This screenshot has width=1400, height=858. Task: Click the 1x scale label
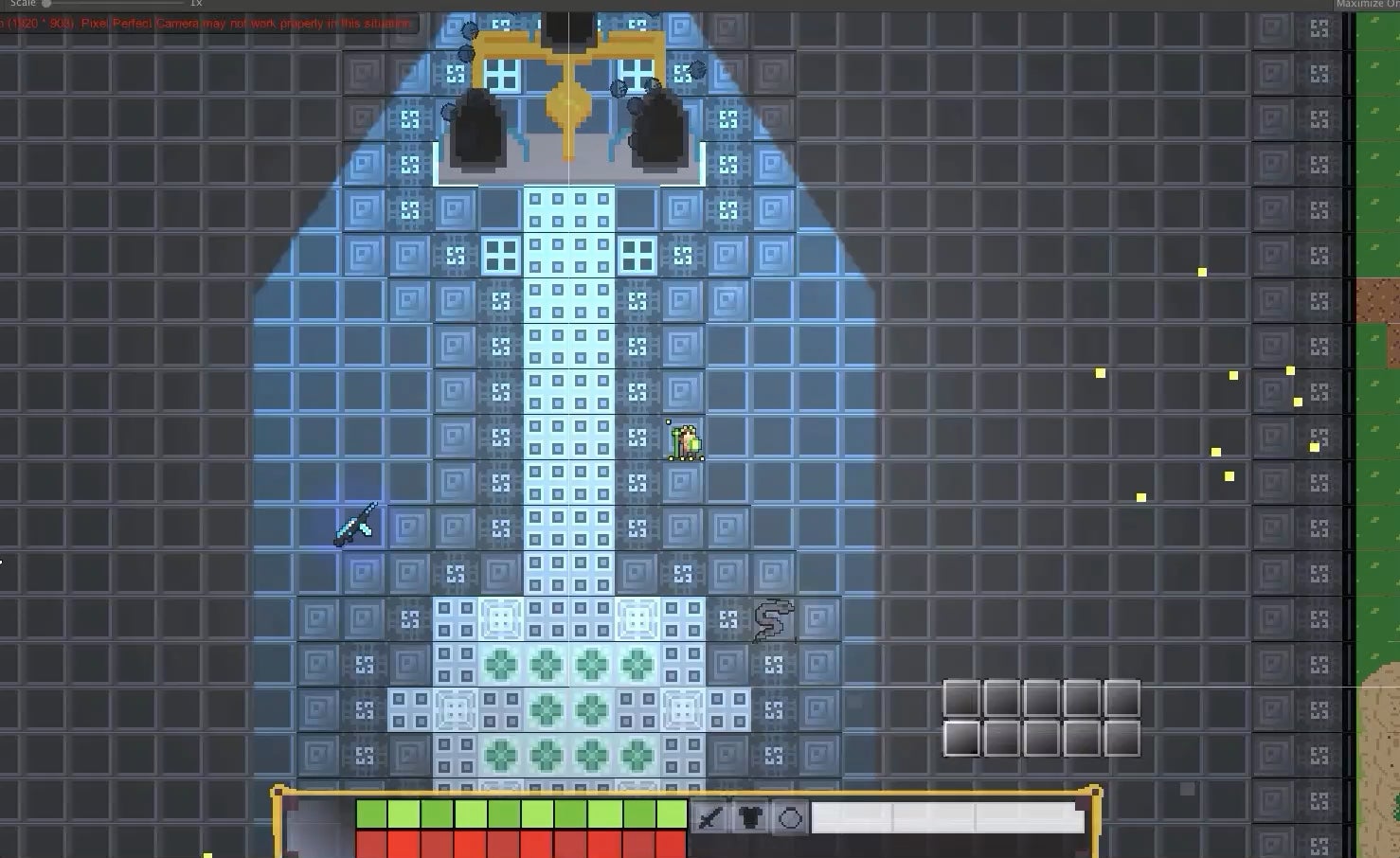coord(196,4)
